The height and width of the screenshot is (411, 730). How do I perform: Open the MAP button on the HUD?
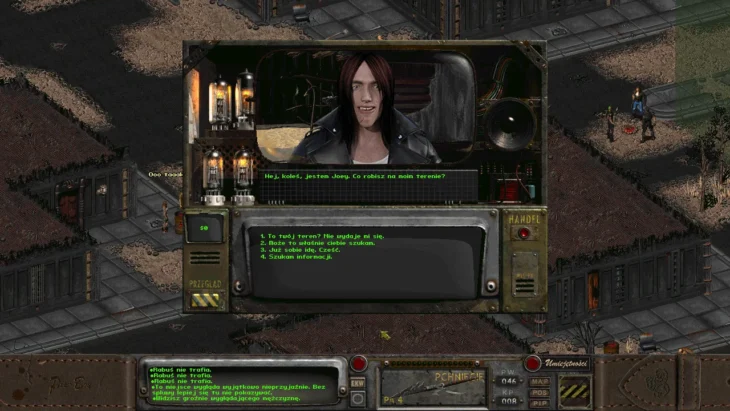(x=541, y=381)
